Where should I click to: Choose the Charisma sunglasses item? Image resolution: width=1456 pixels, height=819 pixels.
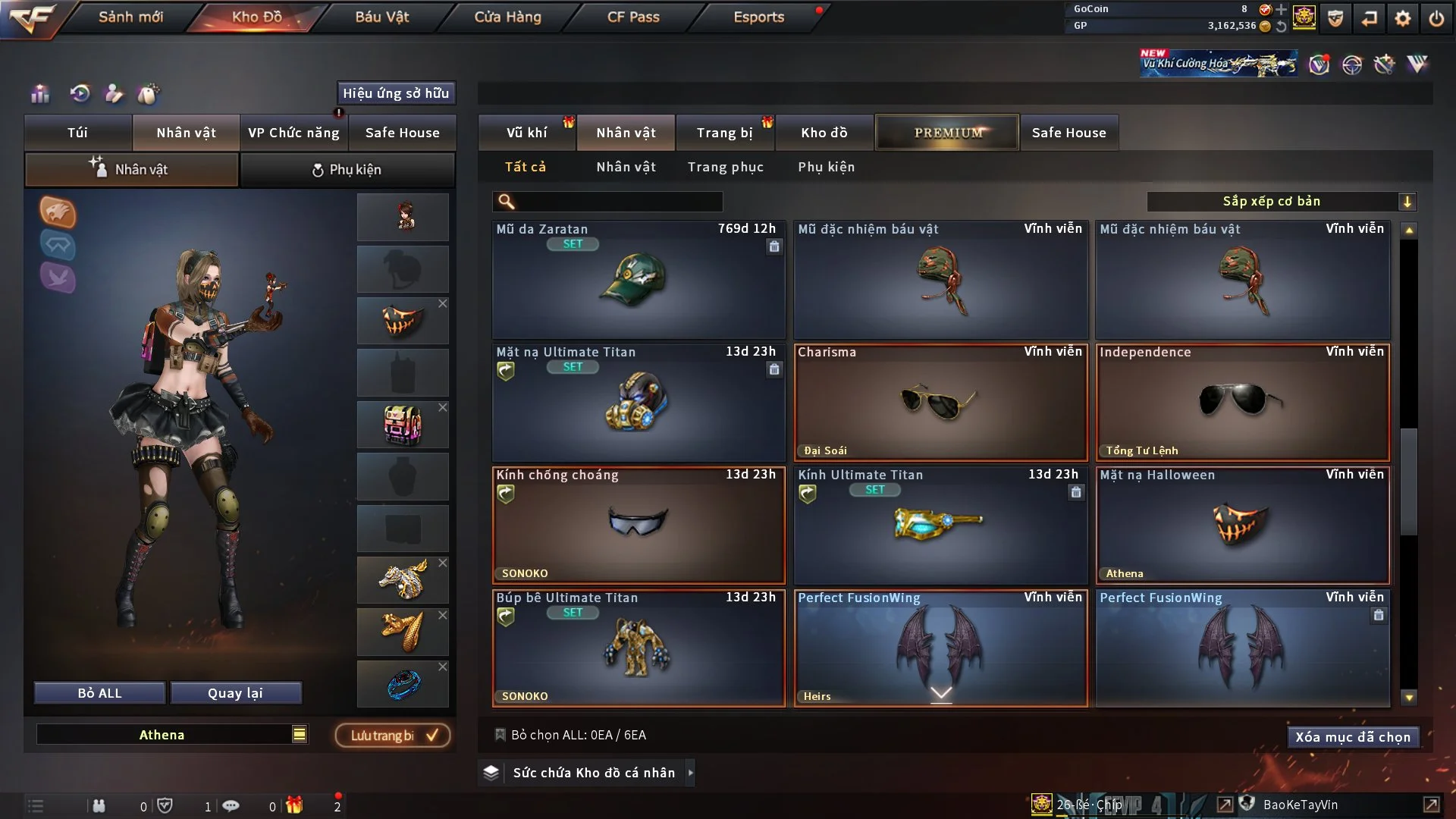[x=940, y=403]
